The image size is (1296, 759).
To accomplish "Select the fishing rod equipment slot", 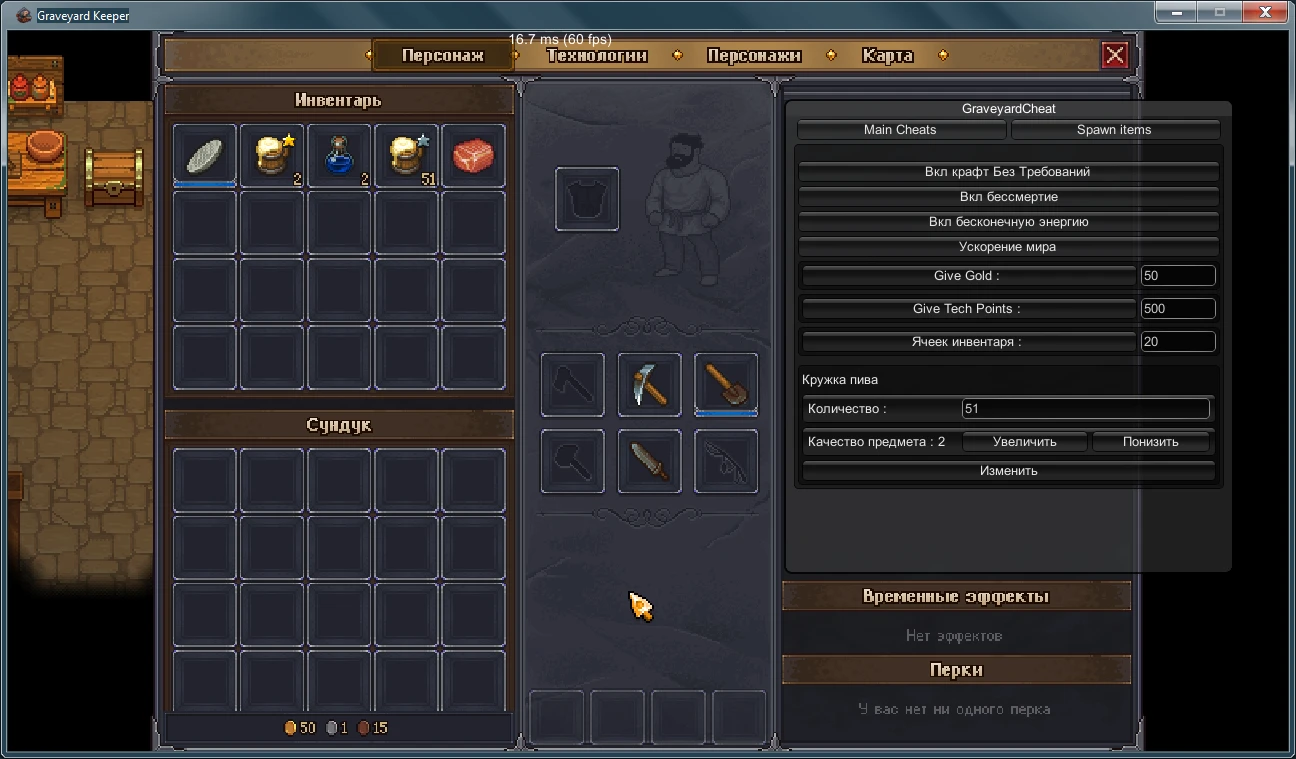I will point(725,461).
